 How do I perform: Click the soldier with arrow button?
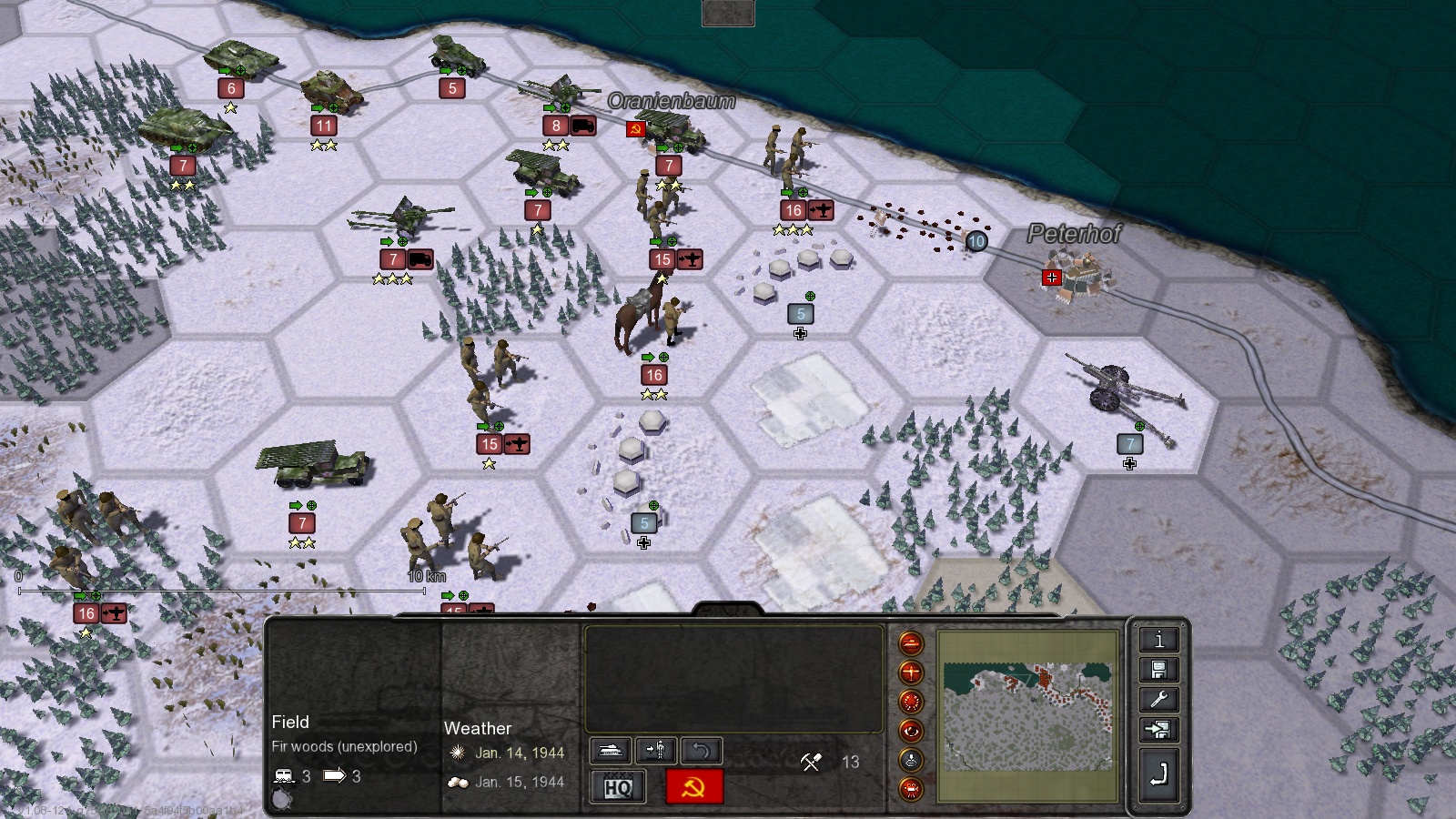[x=655, y=750]
